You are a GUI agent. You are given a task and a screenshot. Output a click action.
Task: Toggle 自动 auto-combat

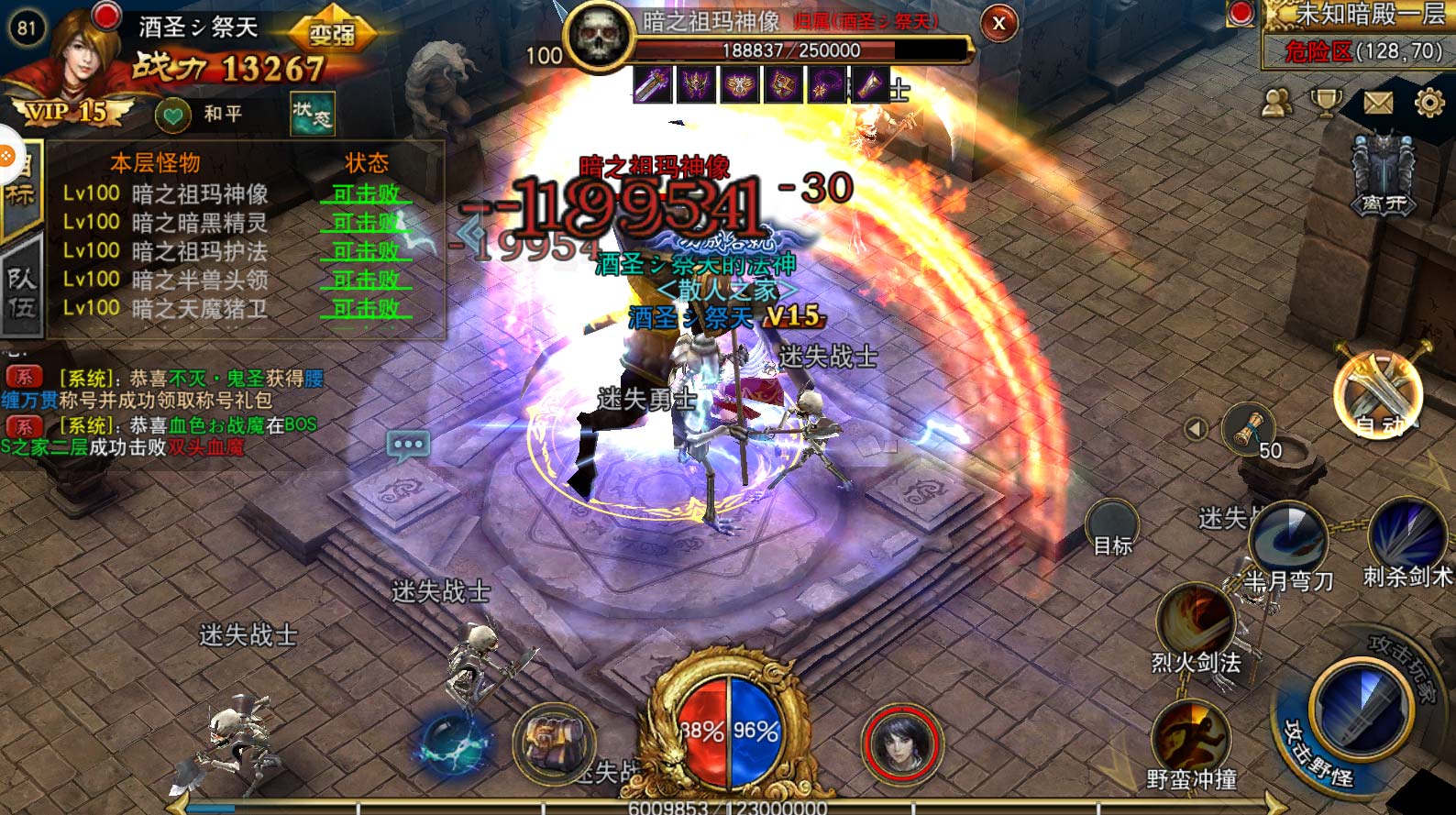[1378, 393]
